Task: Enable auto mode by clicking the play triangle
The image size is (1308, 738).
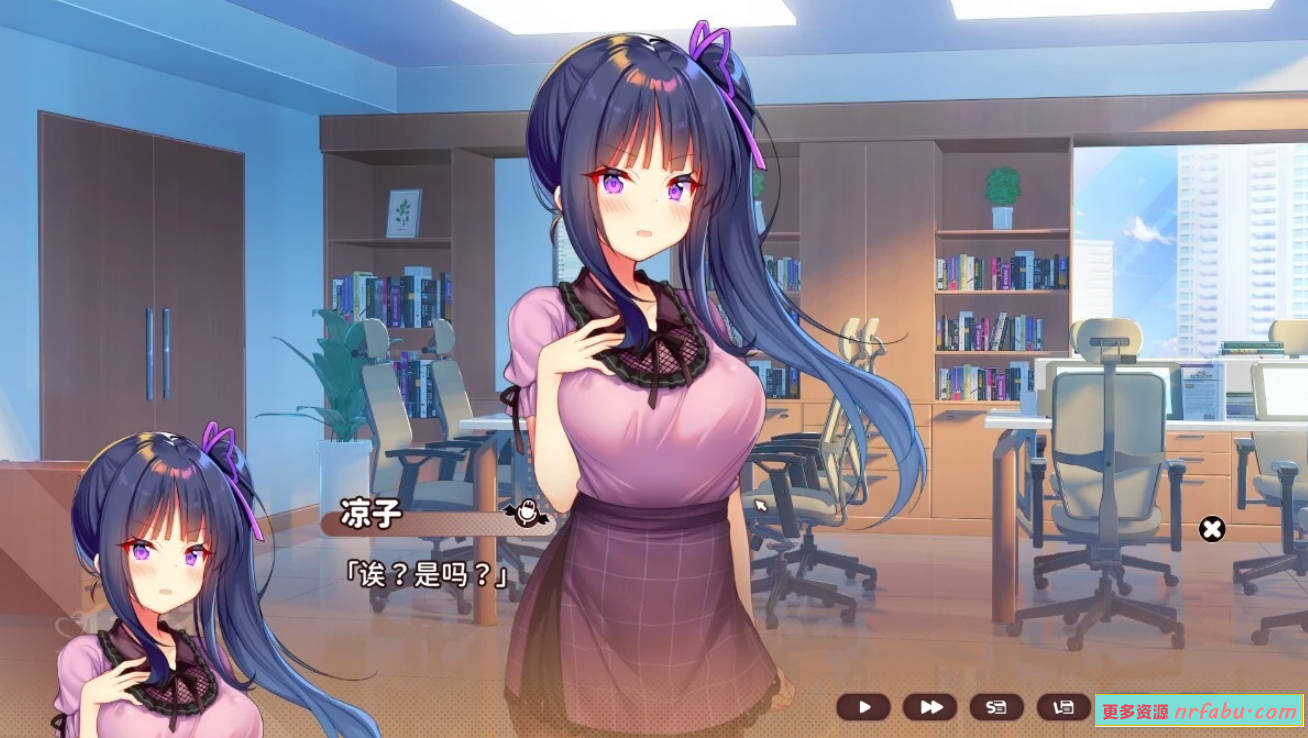Action: pos(865,705)
